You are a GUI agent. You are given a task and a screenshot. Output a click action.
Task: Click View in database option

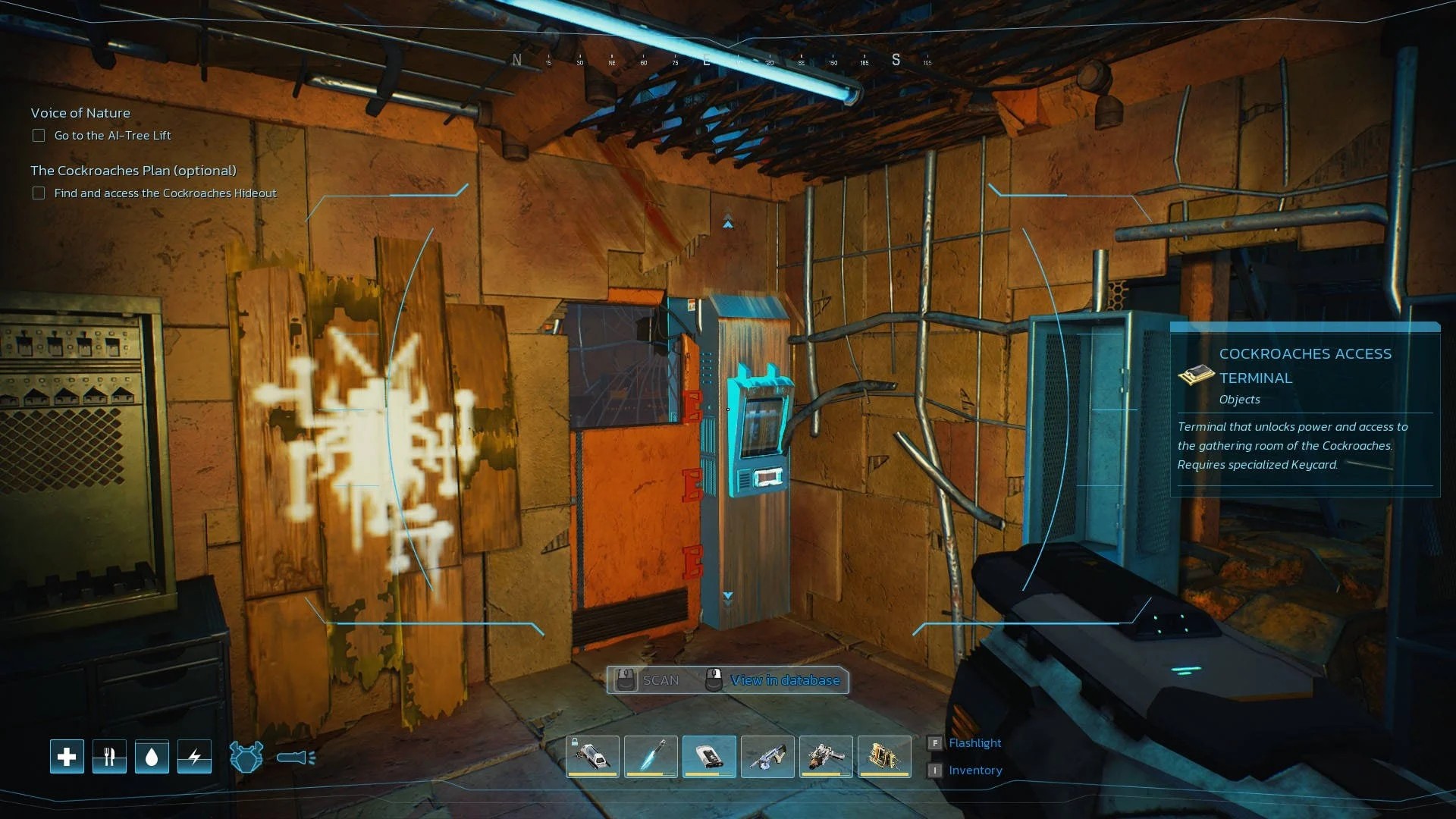784,680
